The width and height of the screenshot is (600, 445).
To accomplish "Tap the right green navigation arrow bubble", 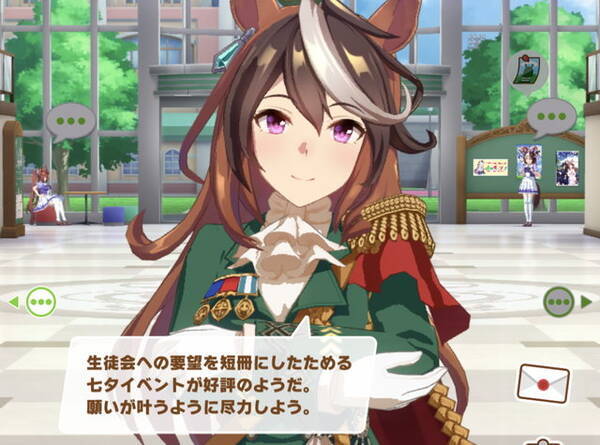I will [558, 300].
